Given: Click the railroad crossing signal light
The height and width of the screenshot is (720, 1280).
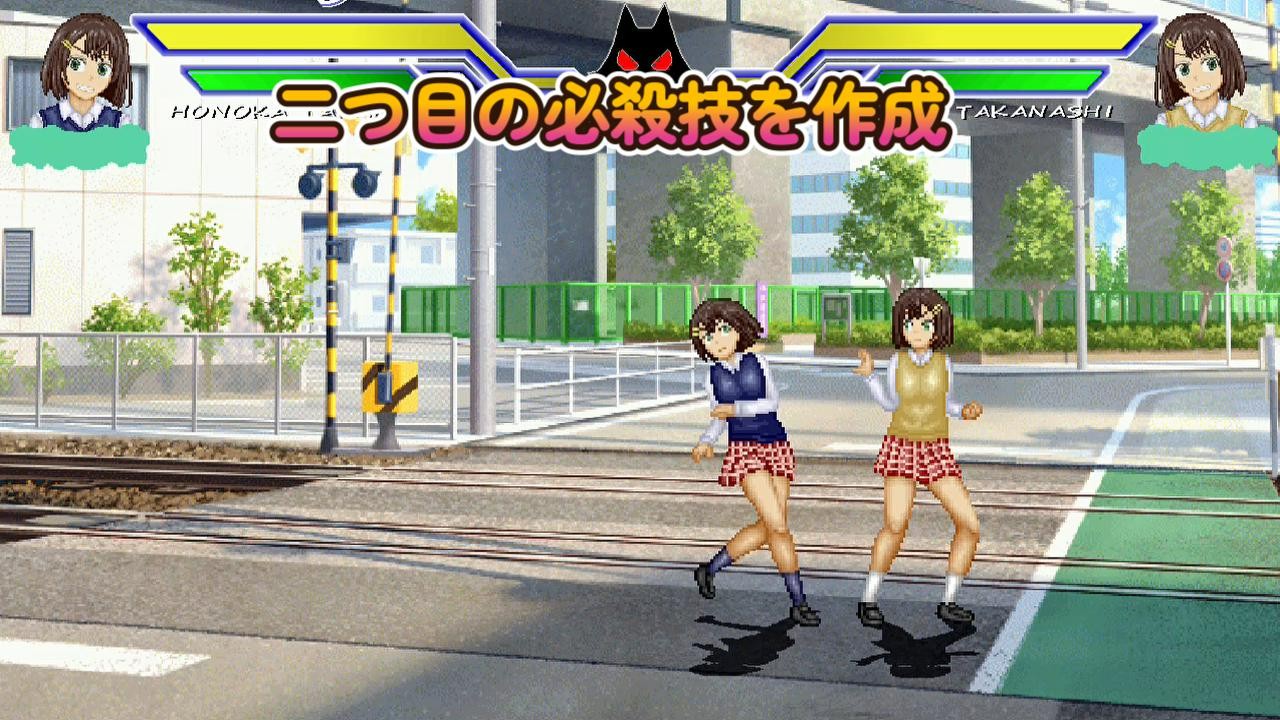Looking at the screenshot, I should (x=335, y=185).
